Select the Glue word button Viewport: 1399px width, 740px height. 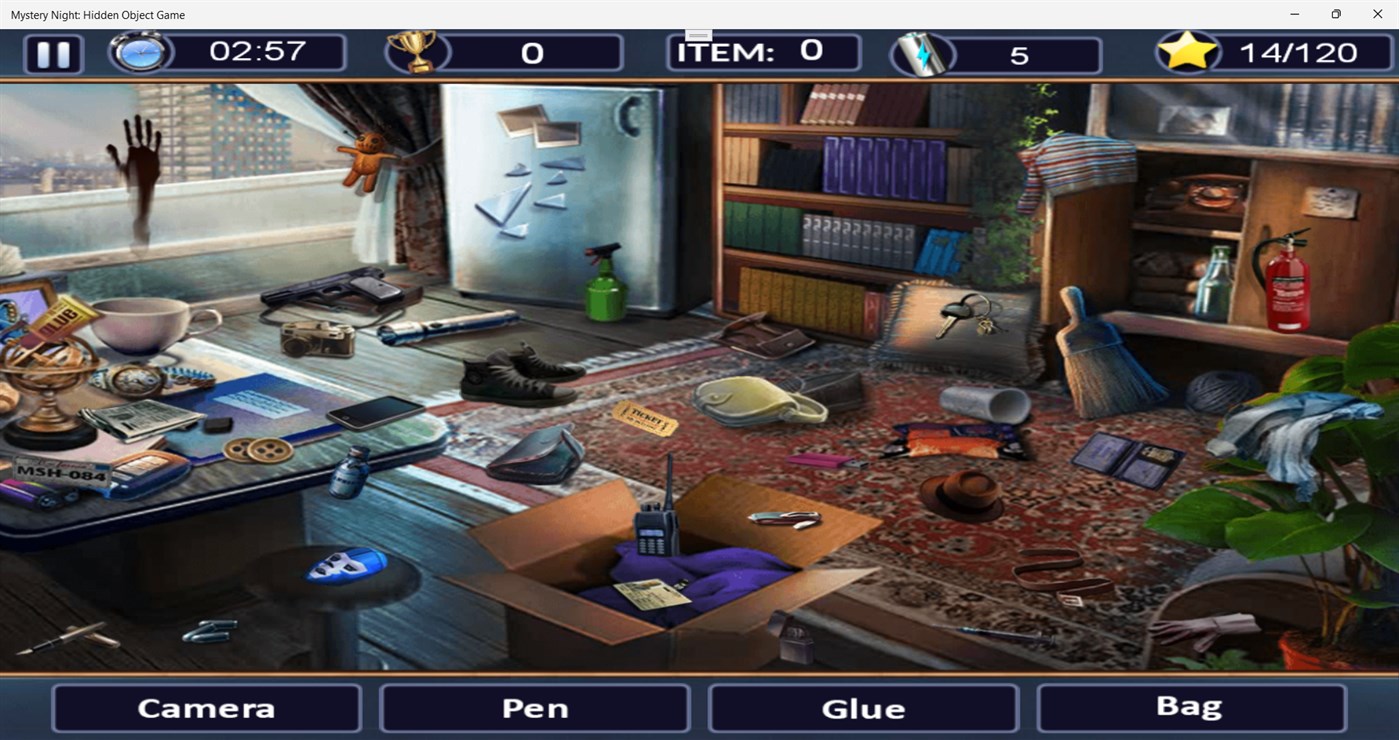(861, 708)
